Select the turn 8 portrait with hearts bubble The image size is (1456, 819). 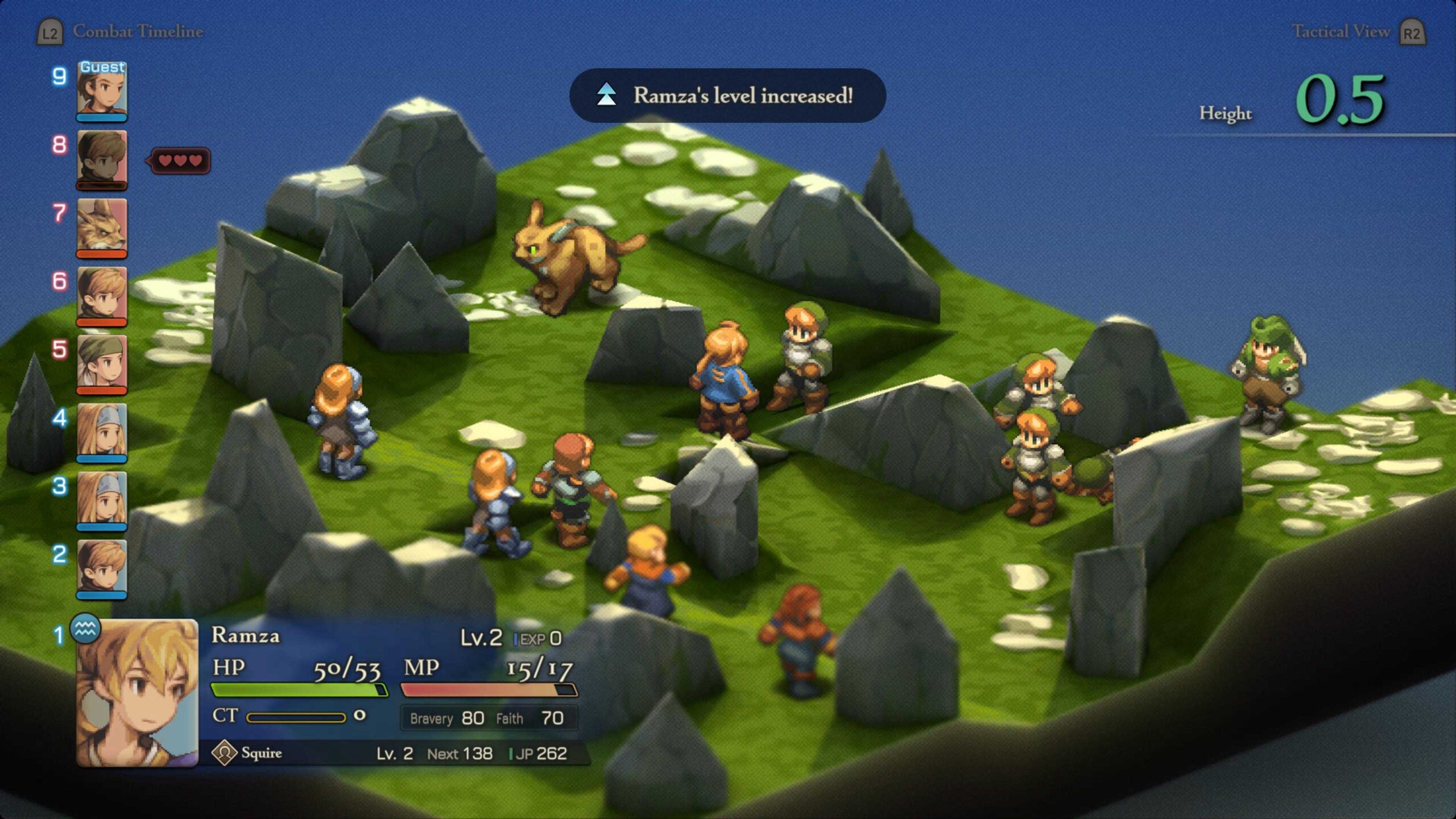coord(102,159)
